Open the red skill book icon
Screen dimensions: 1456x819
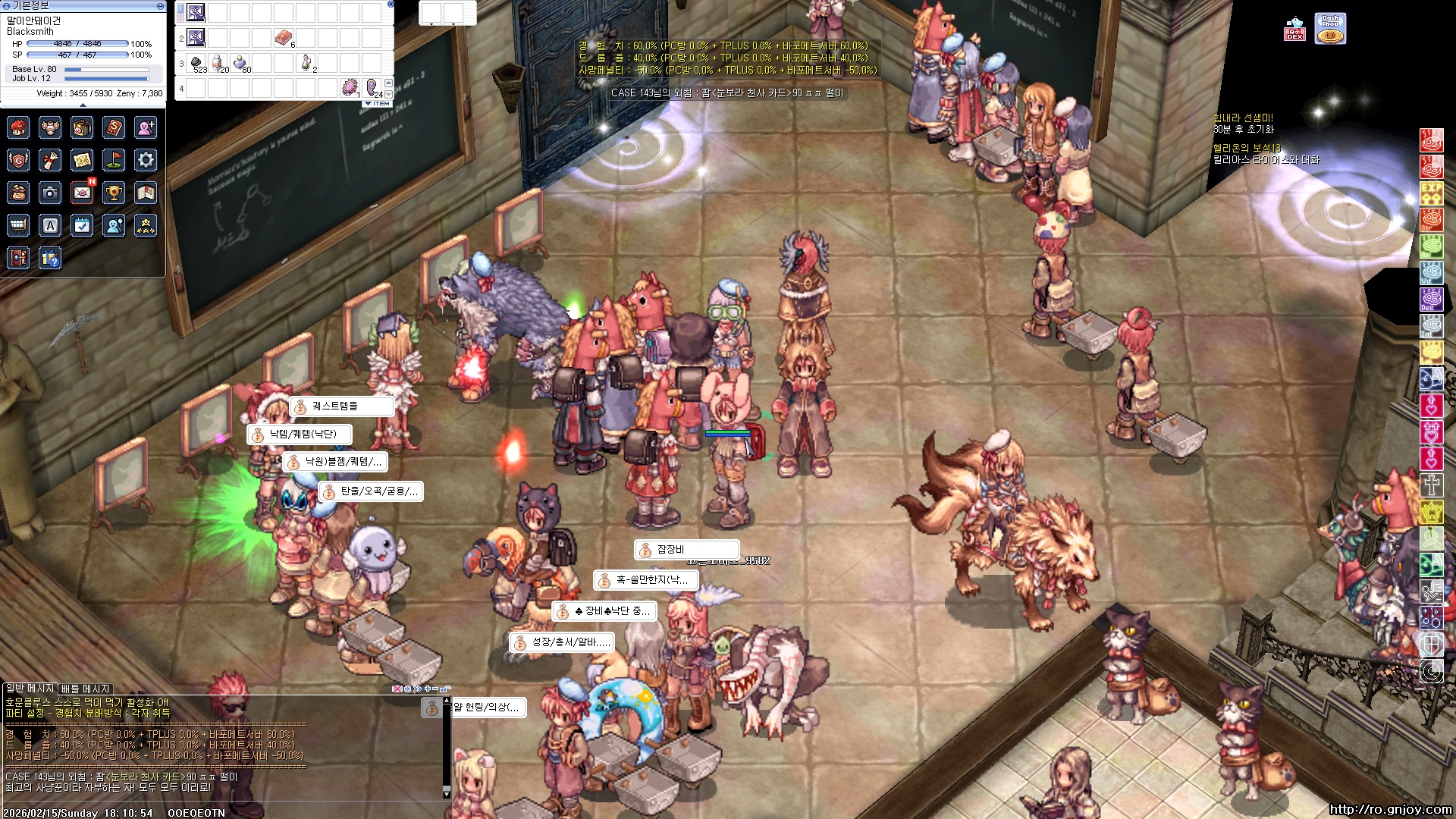(114, 127)
